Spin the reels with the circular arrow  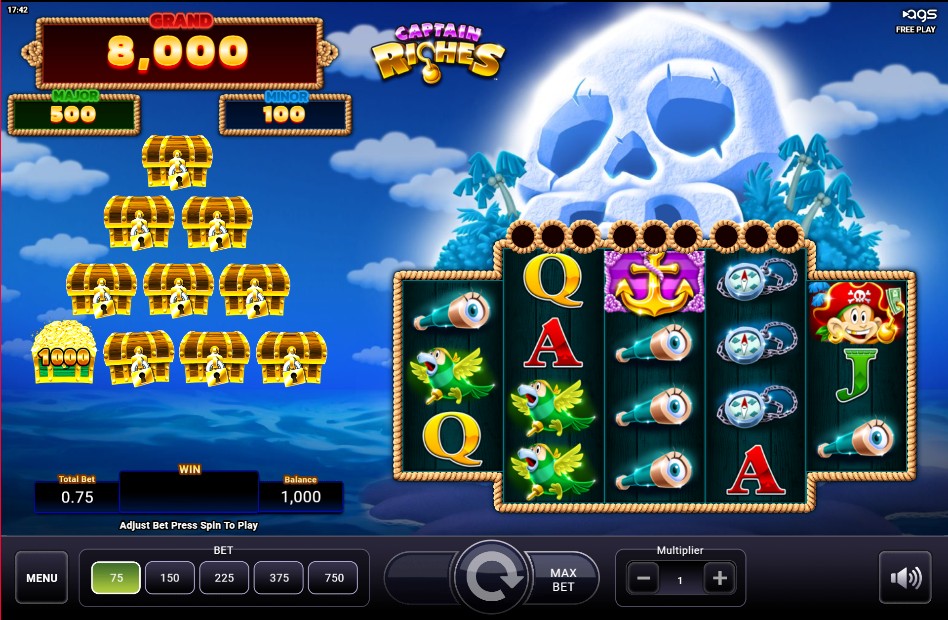click(491, 578)
